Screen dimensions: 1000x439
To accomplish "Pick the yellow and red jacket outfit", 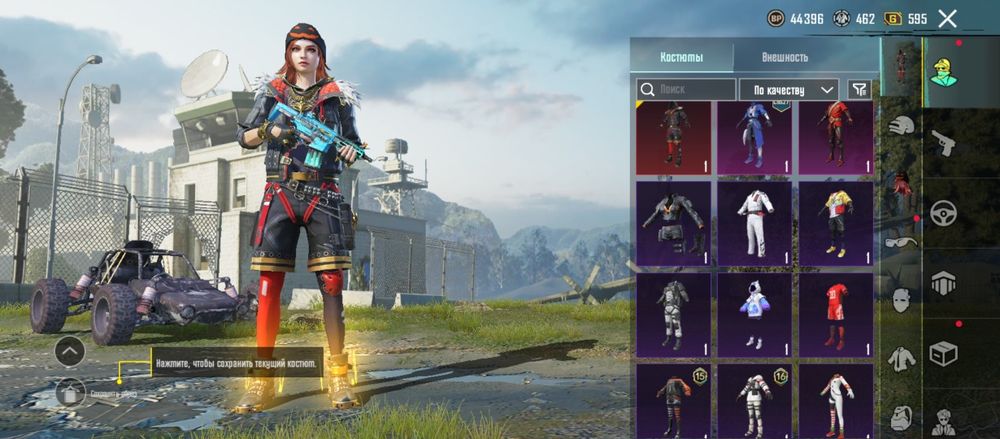I will click(x=835, y=223).
